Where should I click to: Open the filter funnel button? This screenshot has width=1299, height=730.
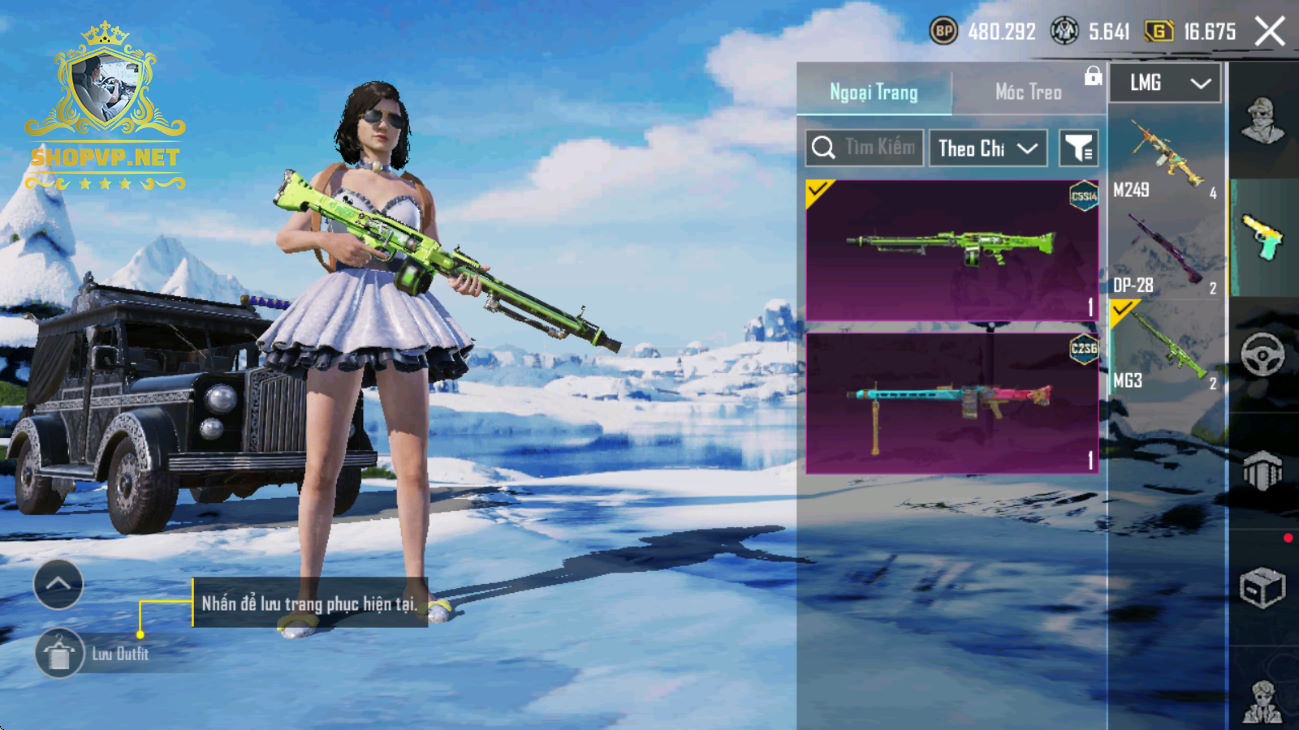point(1079,148)
